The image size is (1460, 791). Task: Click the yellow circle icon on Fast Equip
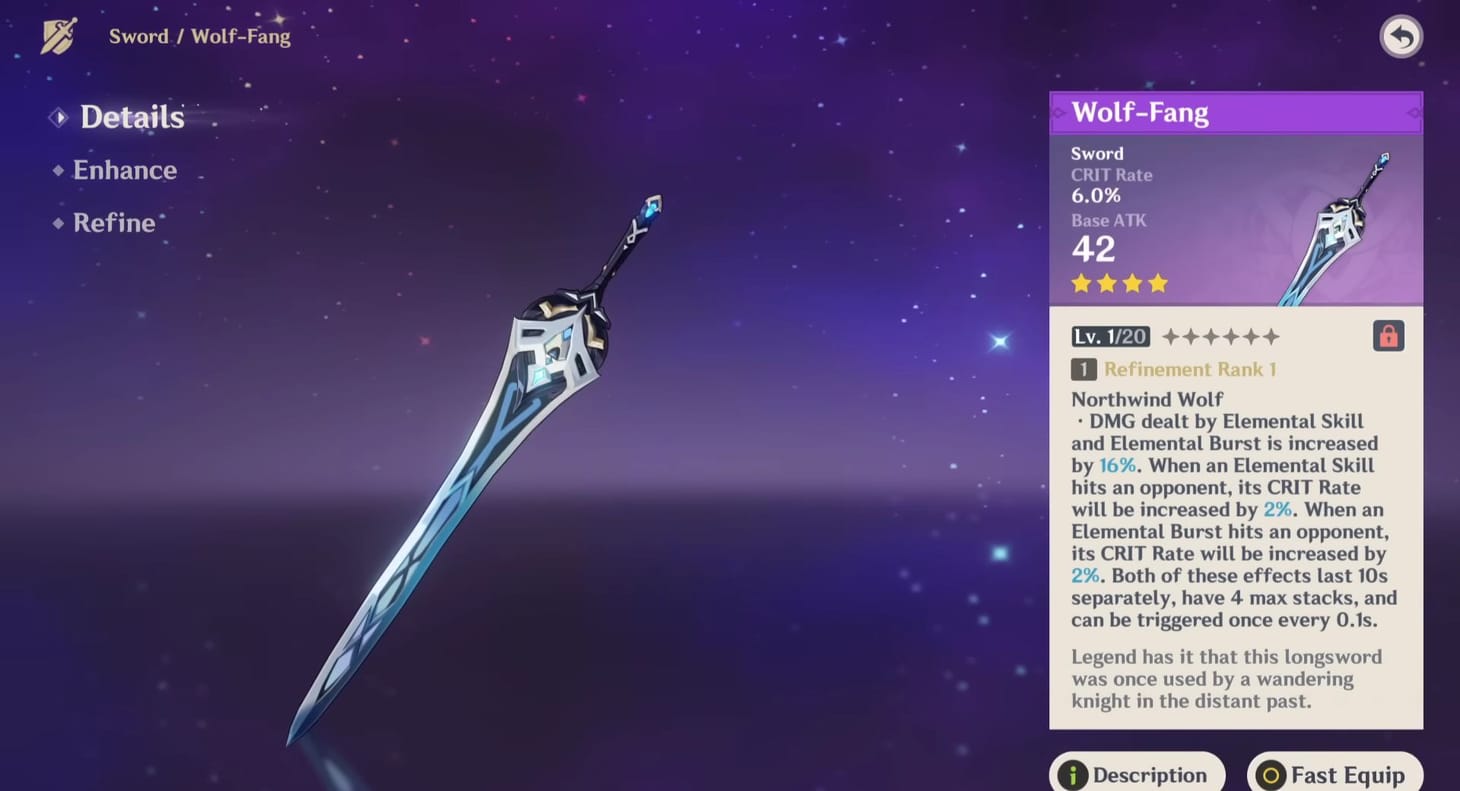(1272, 774)
